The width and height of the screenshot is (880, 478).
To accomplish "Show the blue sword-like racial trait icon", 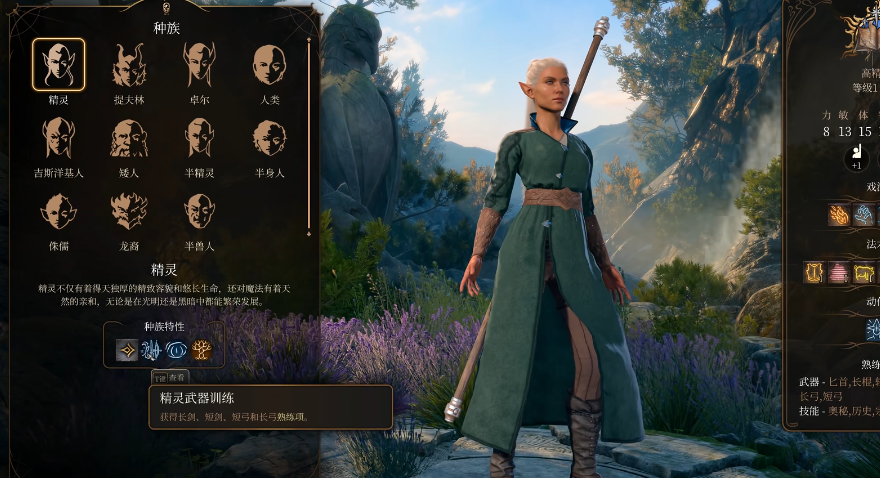I will pos(152,350).
